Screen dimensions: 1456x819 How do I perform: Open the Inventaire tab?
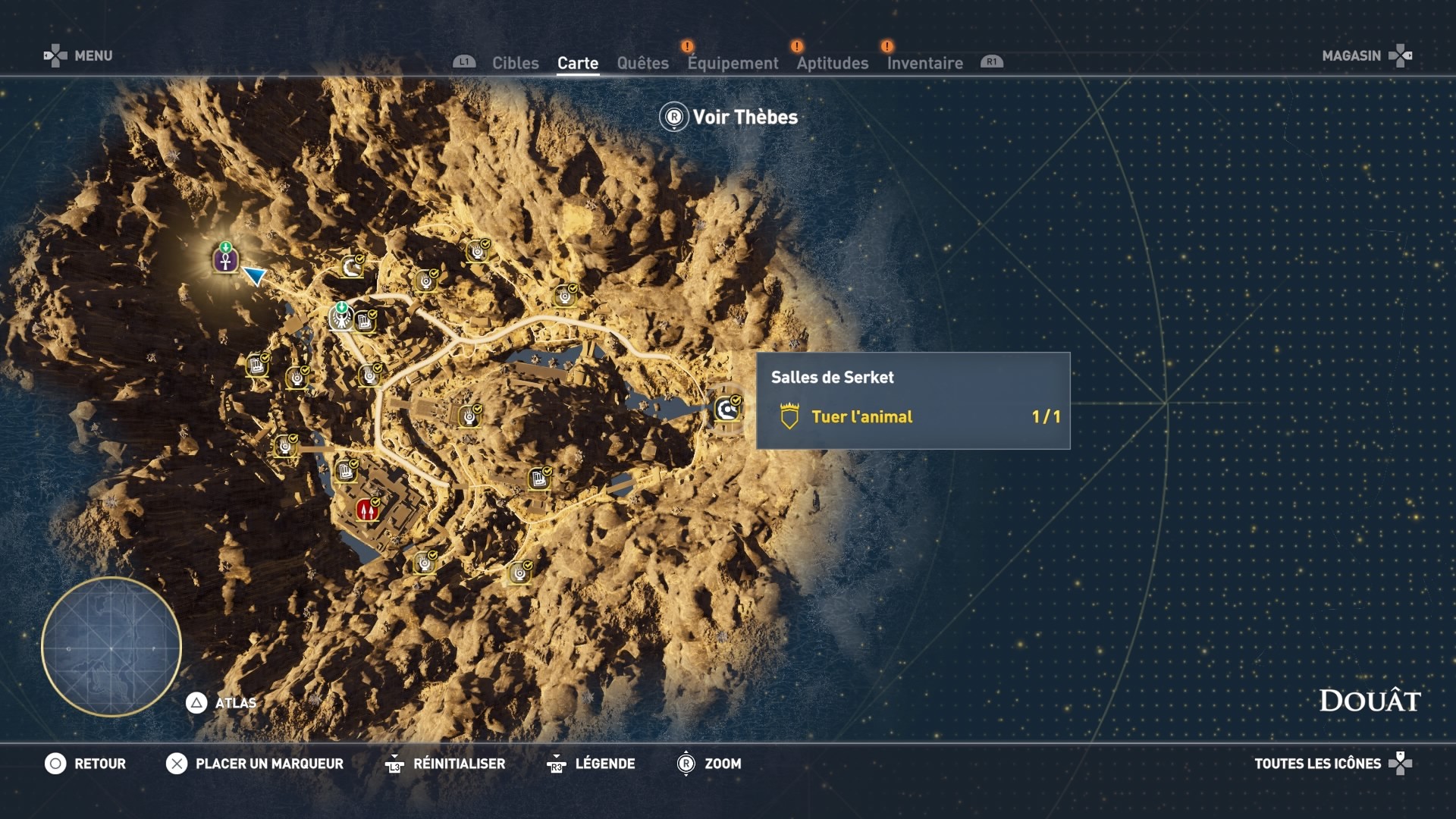(x=924, y=63)
